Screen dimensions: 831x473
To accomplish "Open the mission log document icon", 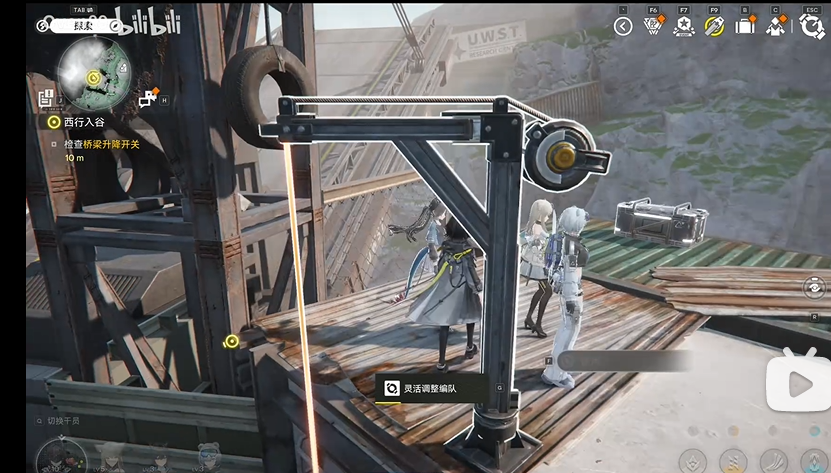I will [x=46, y=98].
